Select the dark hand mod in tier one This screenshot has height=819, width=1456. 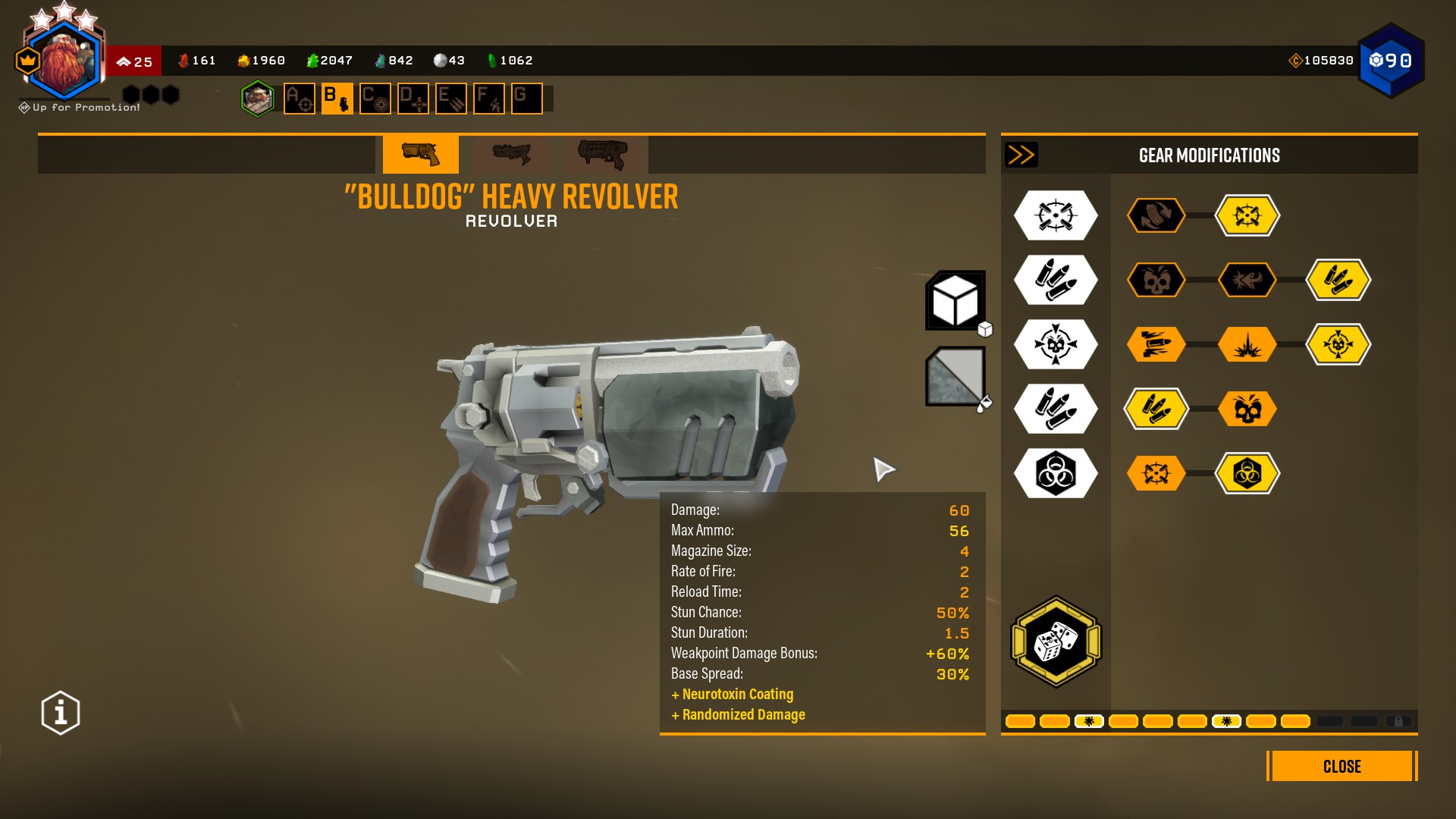pos(1156,215)
